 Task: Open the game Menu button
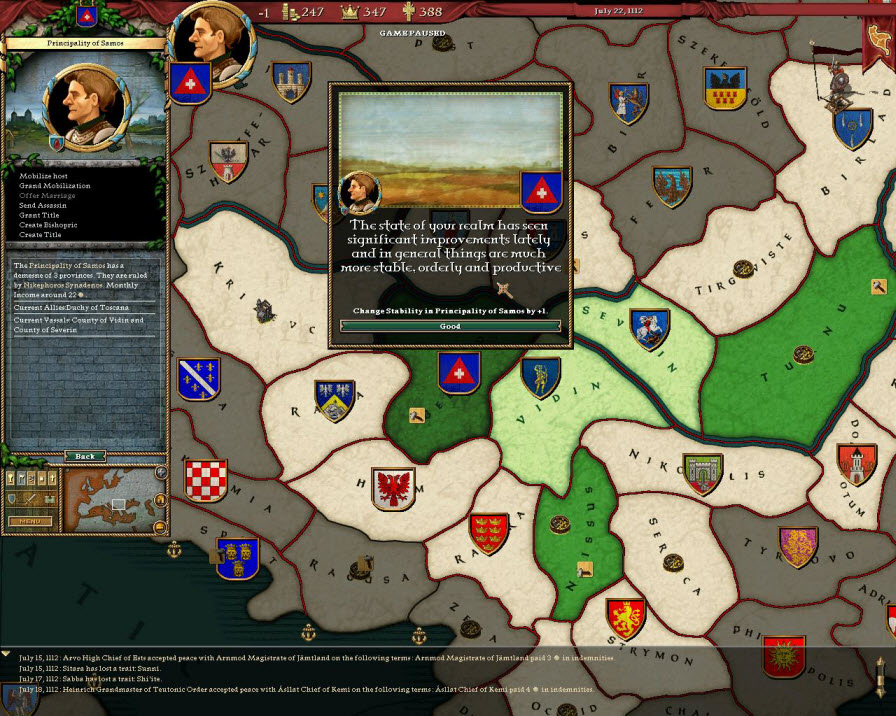[x=29, y=521]
